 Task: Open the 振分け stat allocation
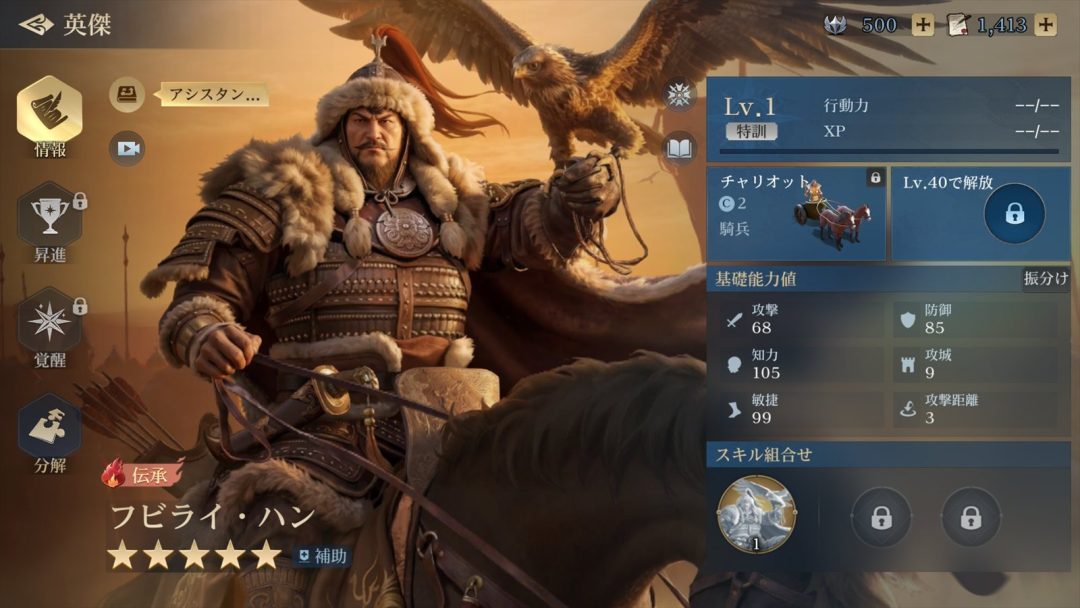(1045, 279)
